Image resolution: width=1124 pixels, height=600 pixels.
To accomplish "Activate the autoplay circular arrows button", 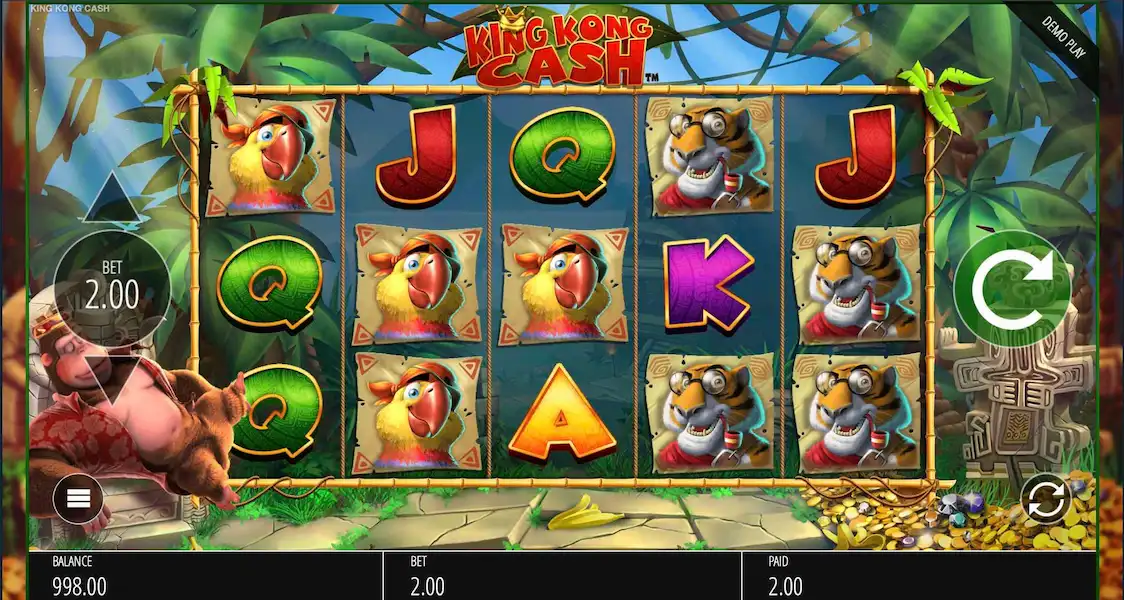I will click(1045, 499).
